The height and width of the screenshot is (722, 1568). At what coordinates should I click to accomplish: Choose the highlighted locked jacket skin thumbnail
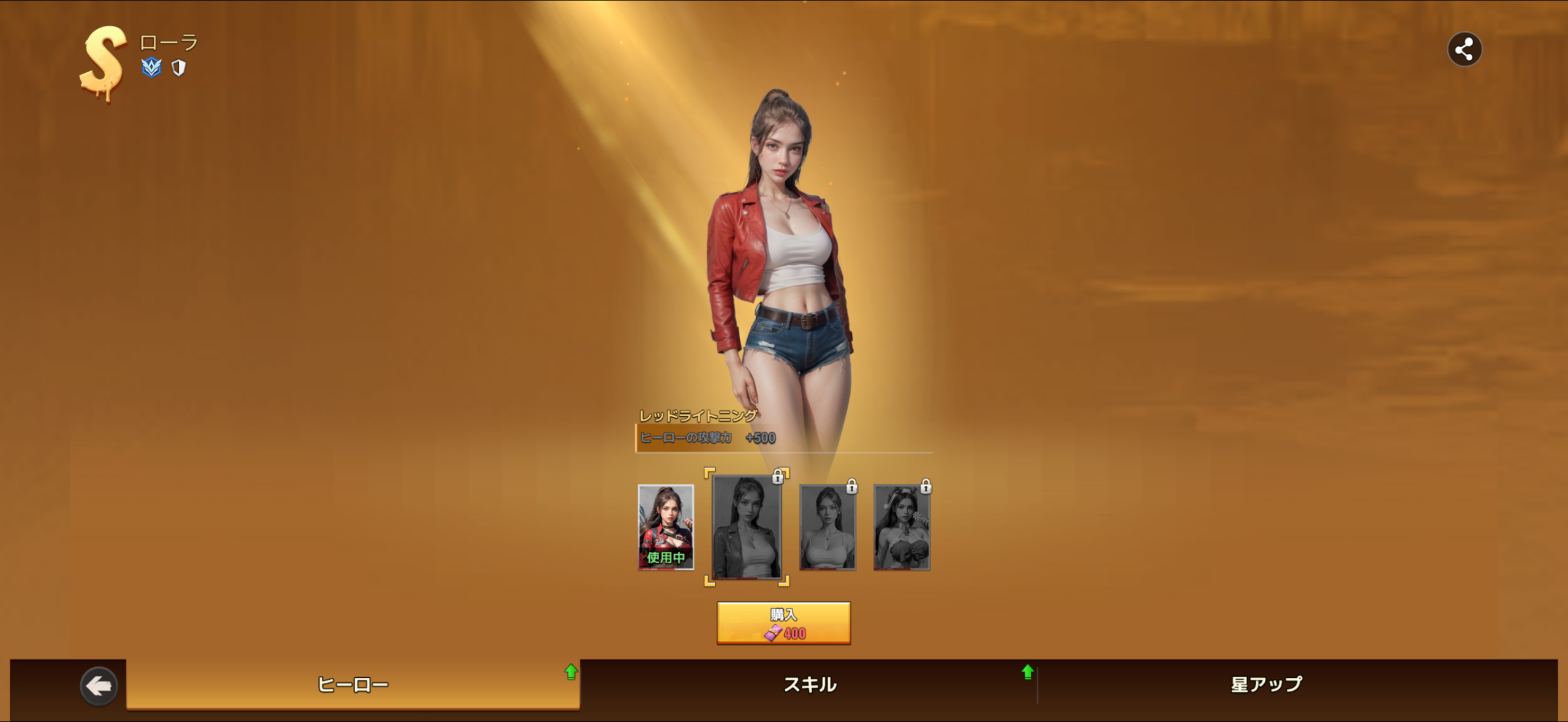tap(747, 527)
